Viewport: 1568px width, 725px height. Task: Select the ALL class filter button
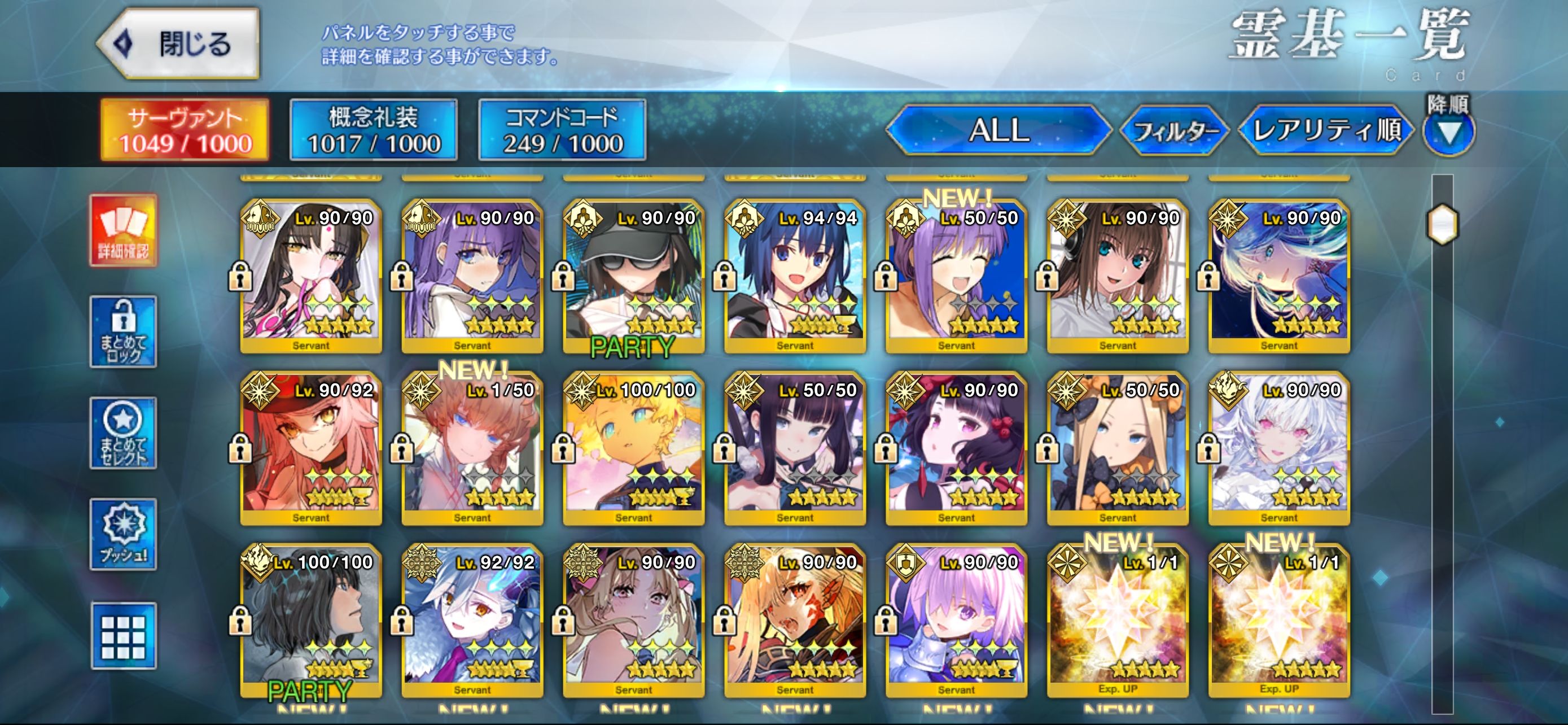pos(998,130)
